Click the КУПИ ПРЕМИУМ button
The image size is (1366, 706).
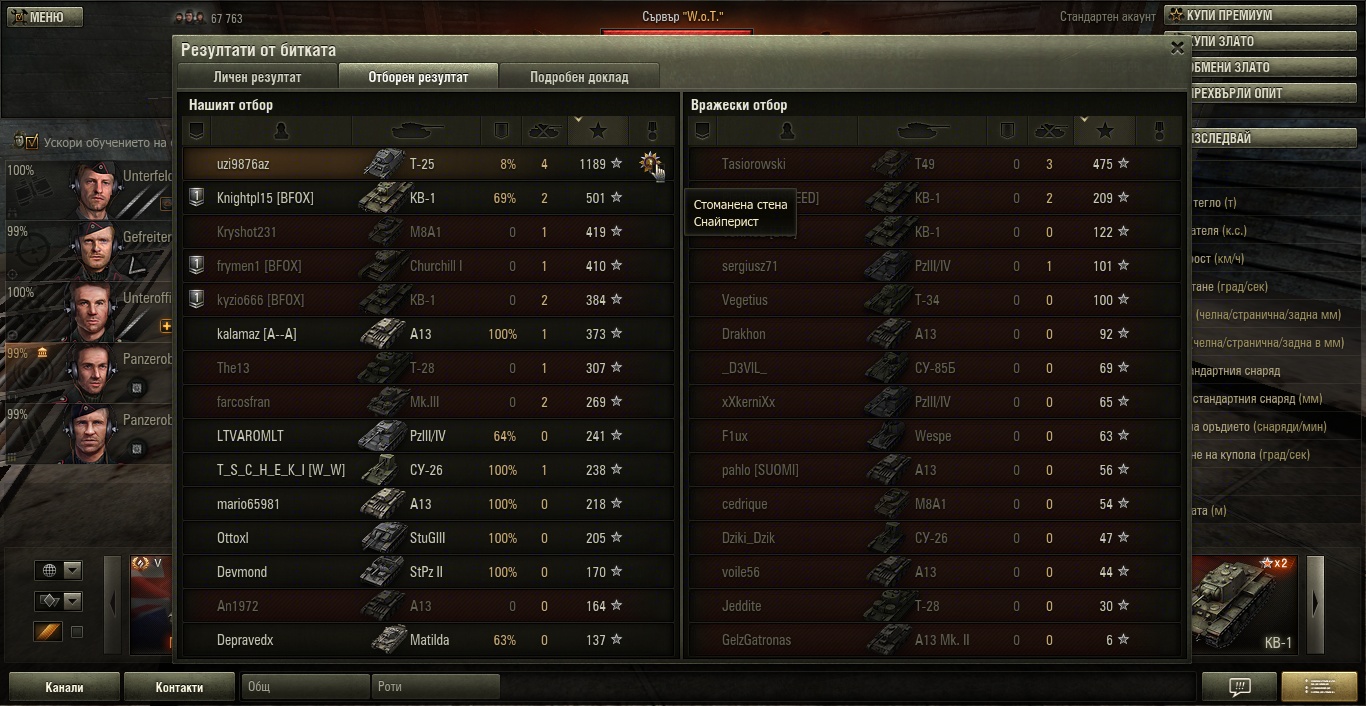[1264, 16]
